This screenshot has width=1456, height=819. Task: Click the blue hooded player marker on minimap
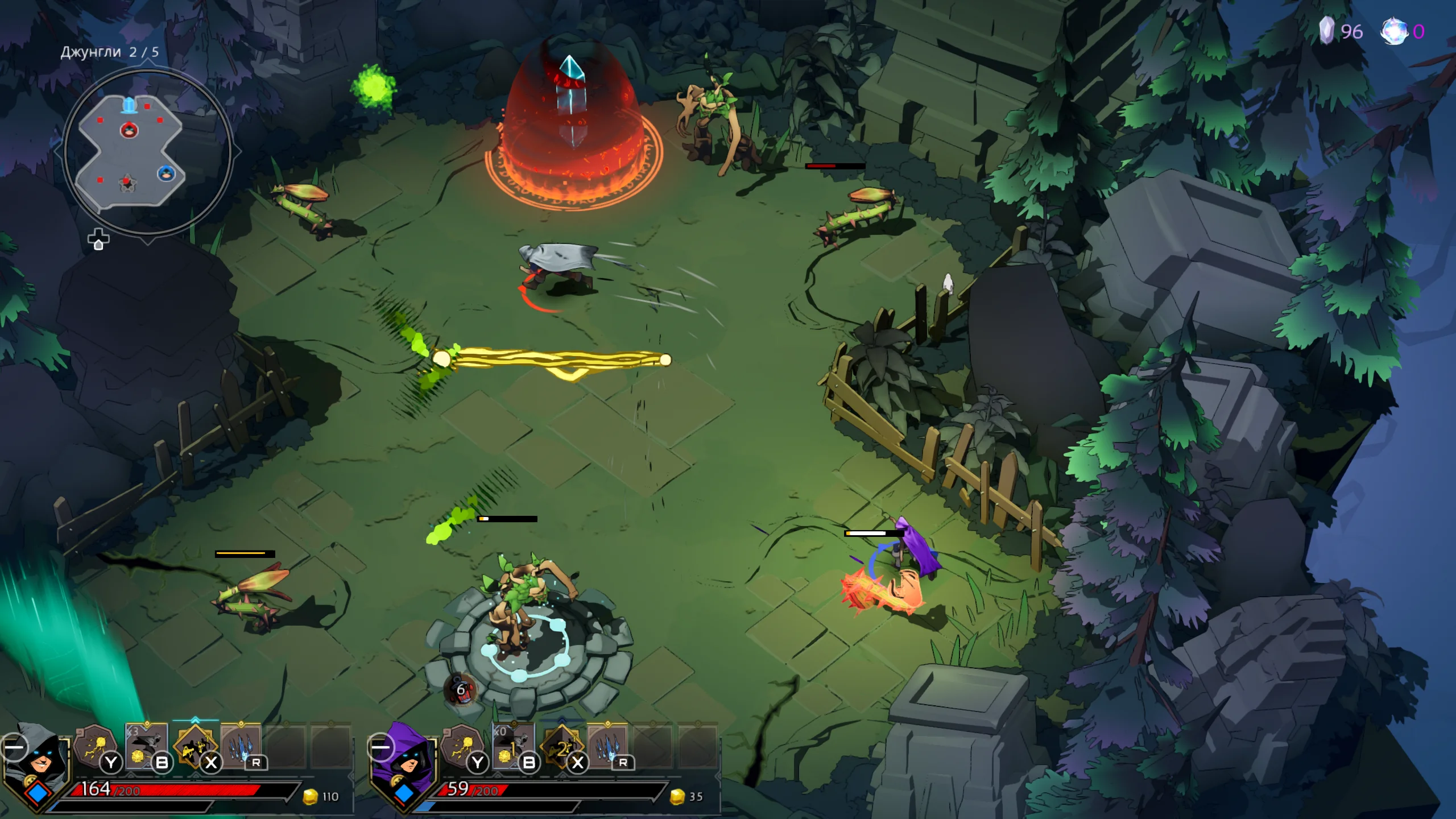pos(166,173)
